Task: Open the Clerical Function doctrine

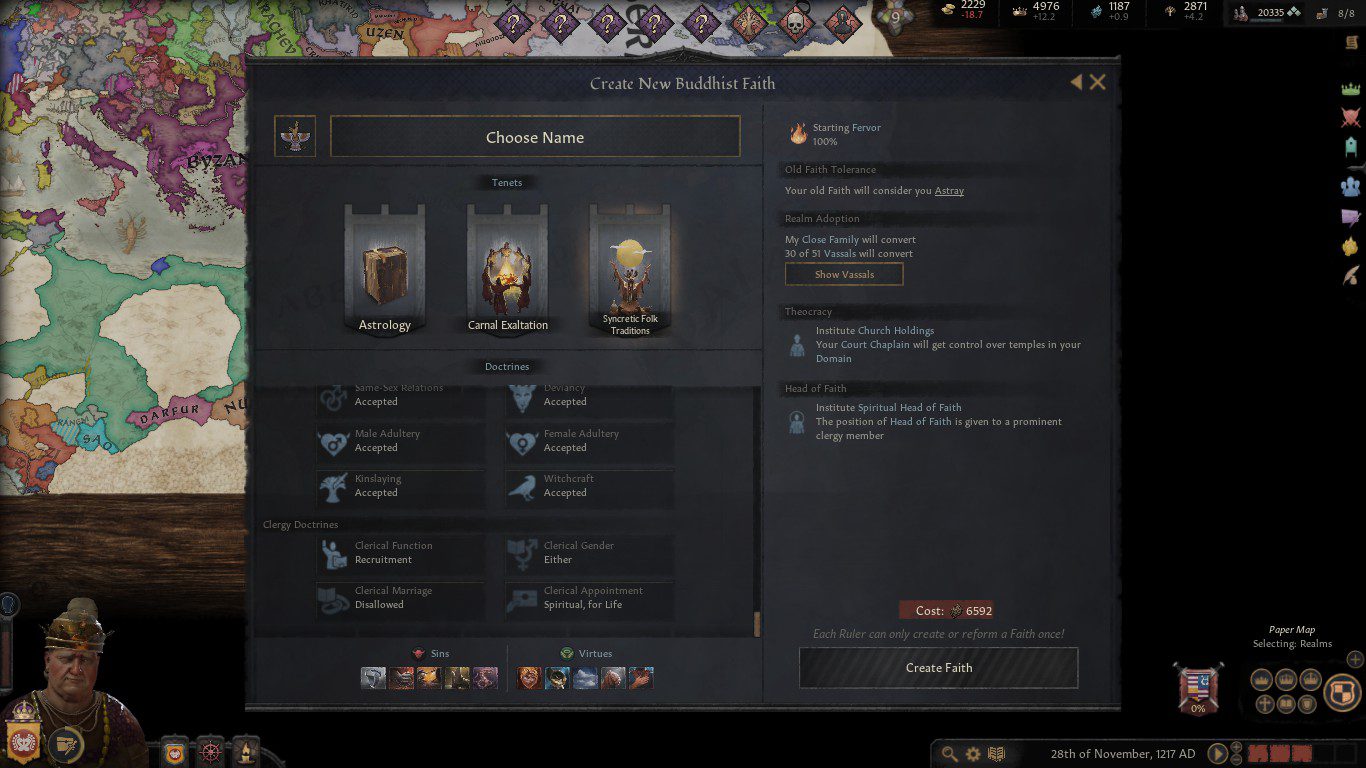Action: pos(400,553)
